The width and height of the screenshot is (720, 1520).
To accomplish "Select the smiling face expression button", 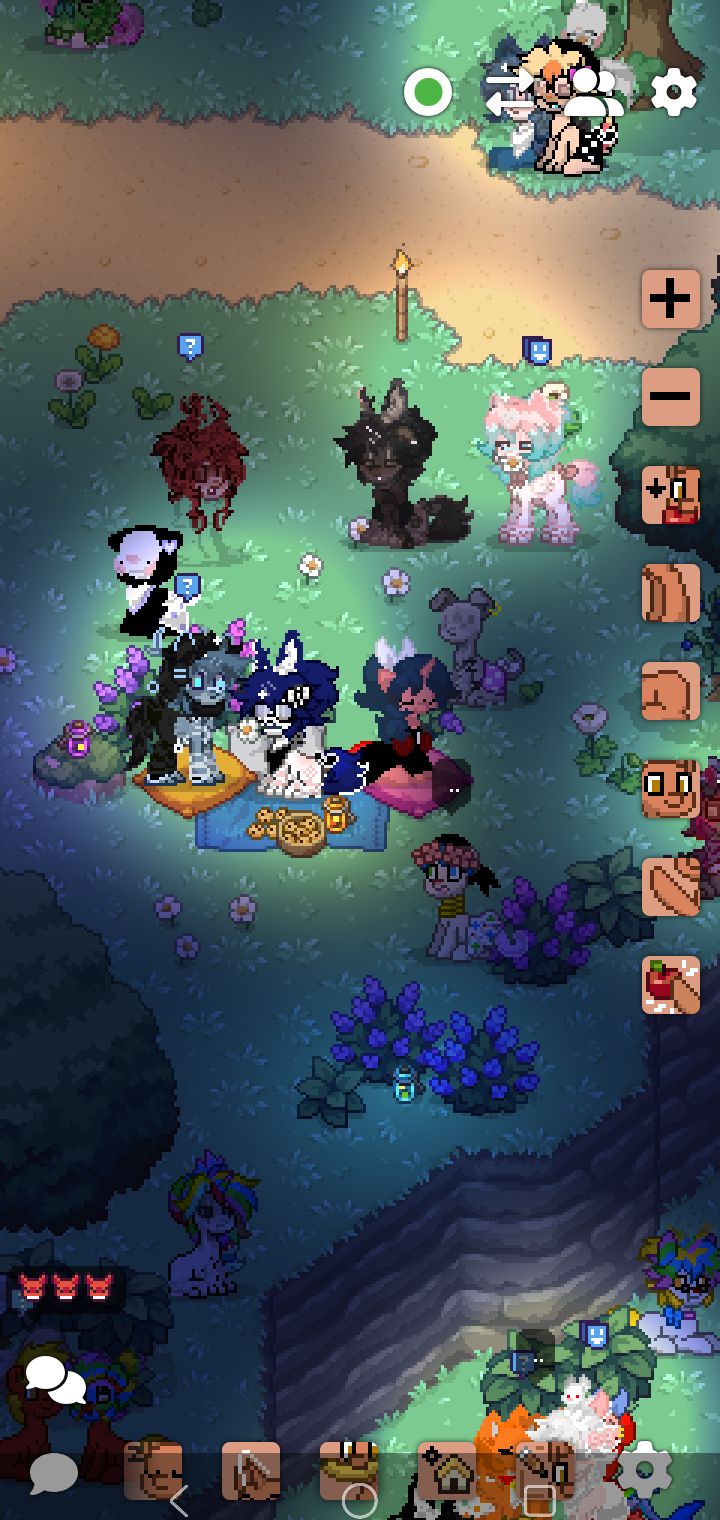I will coord(671,789).
